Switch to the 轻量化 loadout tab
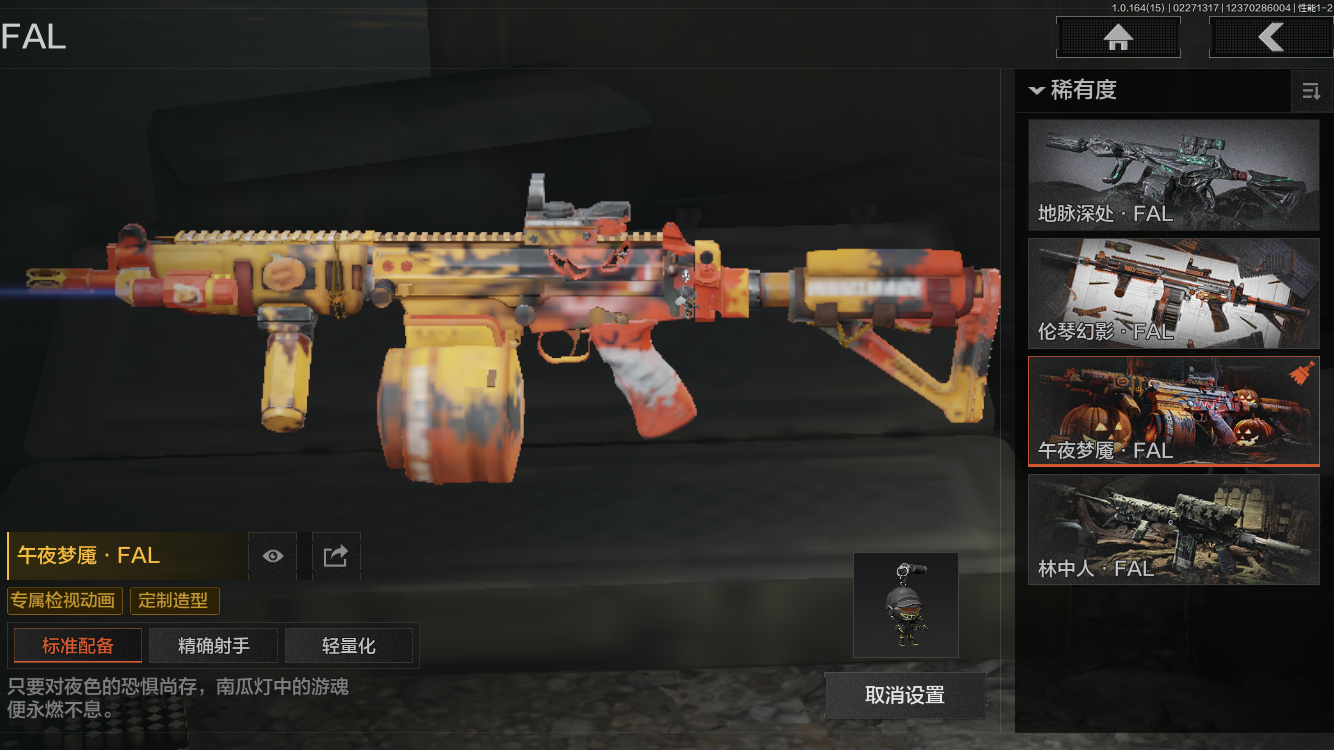 coord(349,646)
